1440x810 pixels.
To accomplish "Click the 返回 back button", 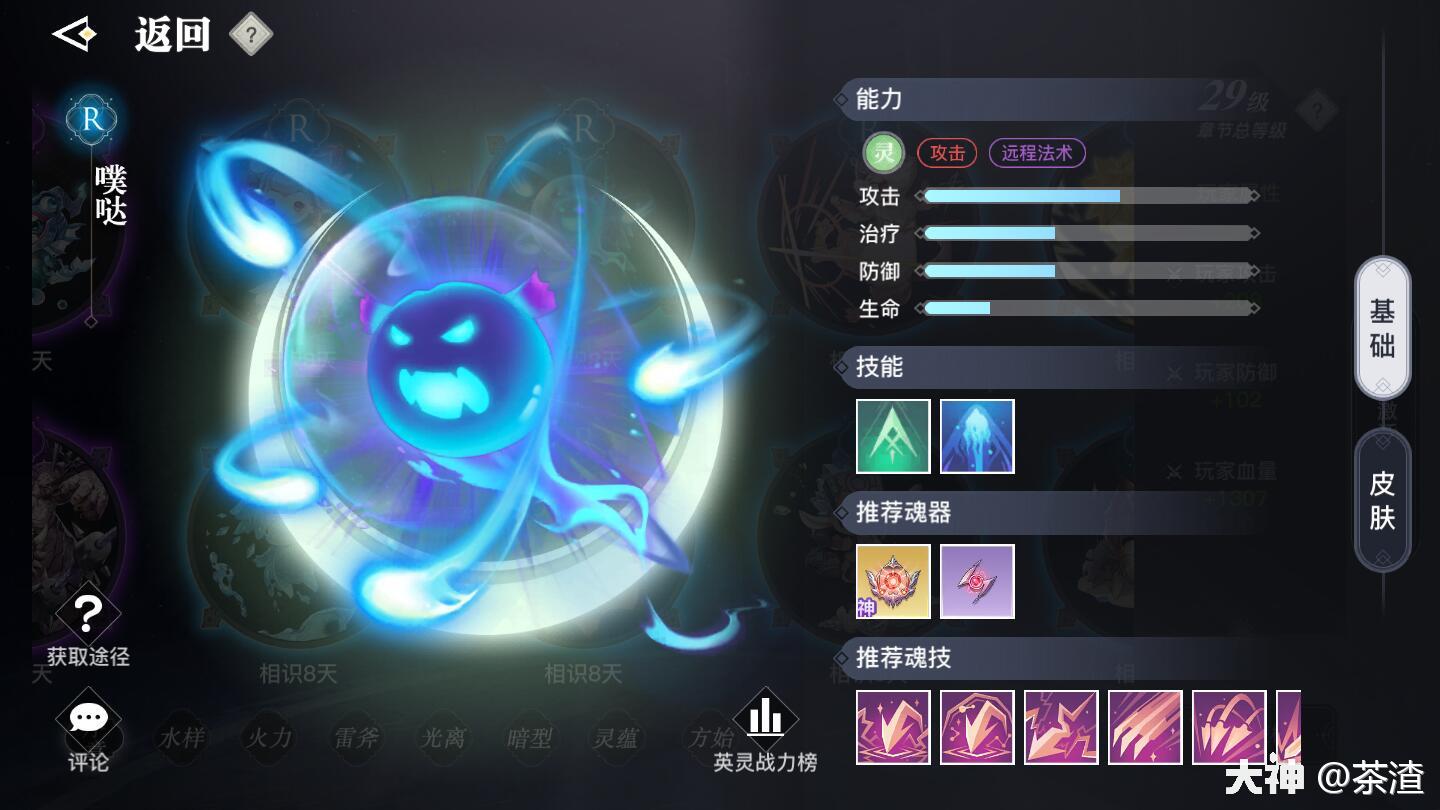I will pos(171,34).
